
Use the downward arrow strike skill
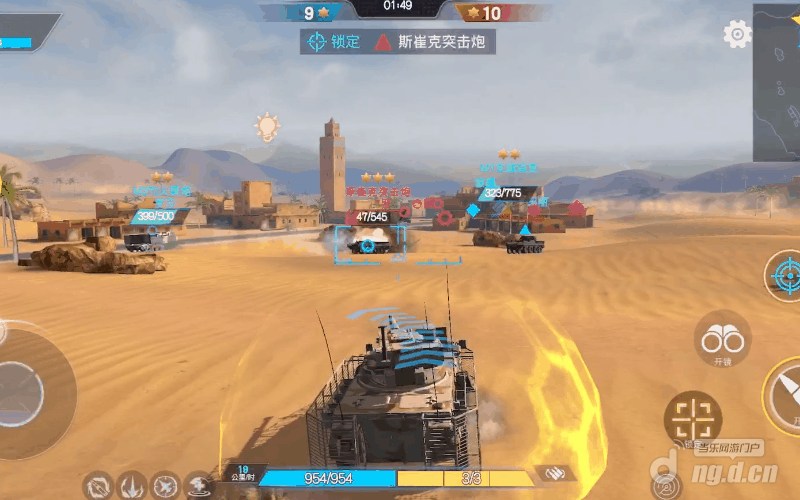[x=132, y=485]
